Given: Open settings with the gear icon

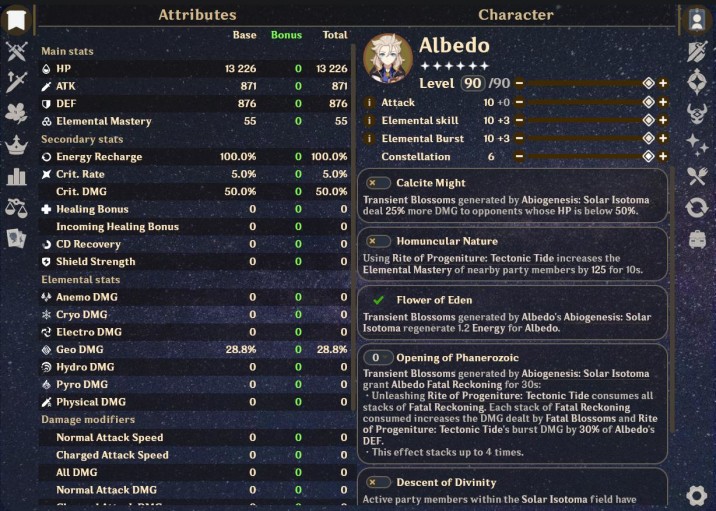Looking at the screenshot, I should point(697,495).
